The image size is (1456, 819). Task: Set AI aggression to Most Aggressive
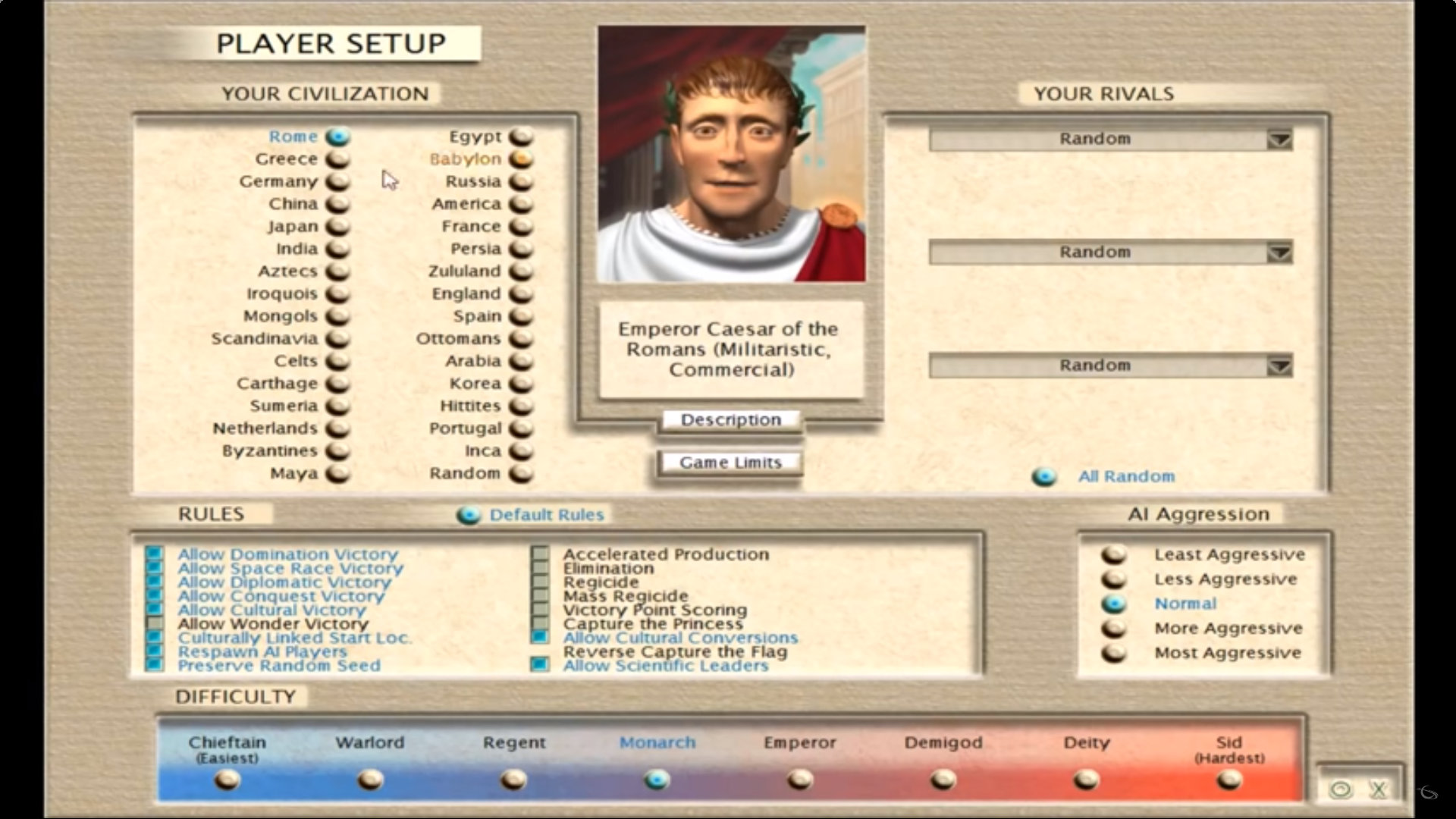click(x=1114, y=653)
